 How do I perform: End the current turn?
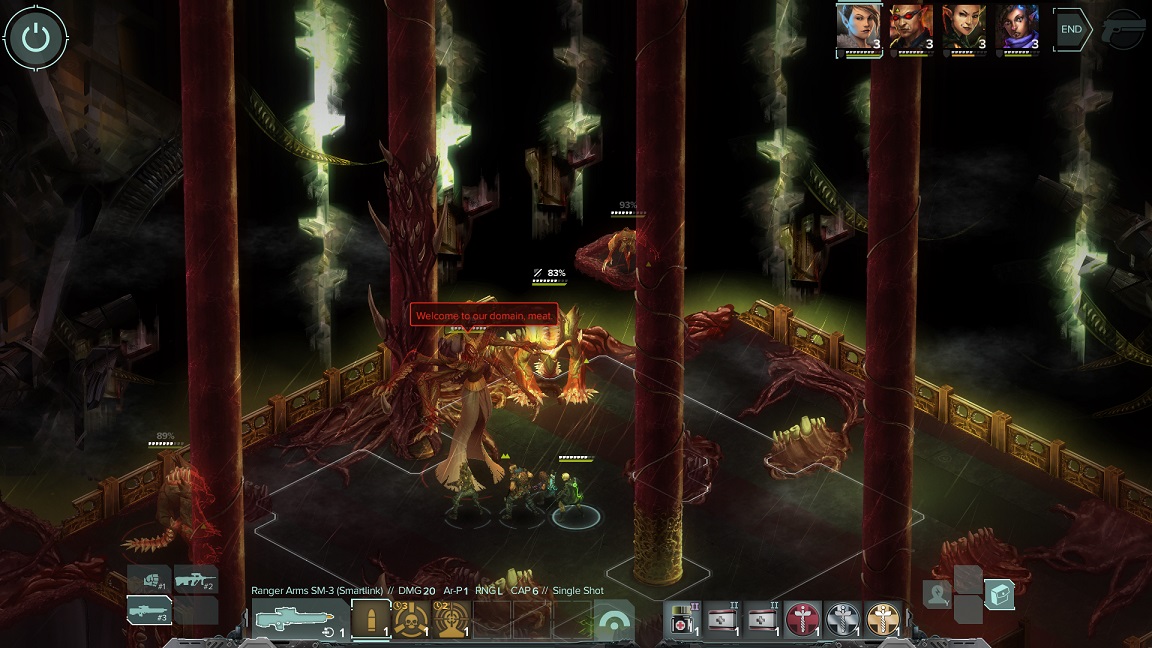point(1071,30)
